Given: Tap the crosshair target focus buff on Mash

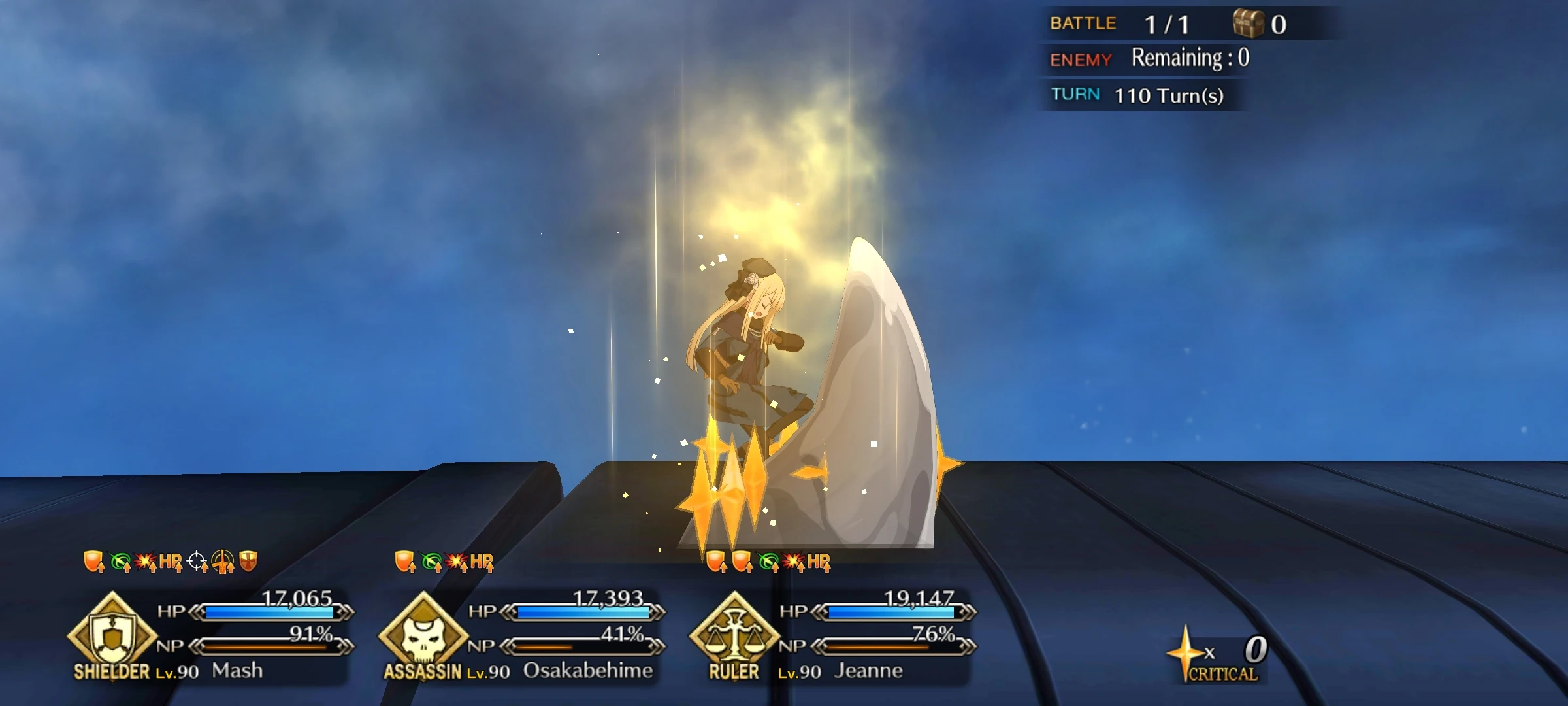Looking at the screenshot, I should point(196,561).
